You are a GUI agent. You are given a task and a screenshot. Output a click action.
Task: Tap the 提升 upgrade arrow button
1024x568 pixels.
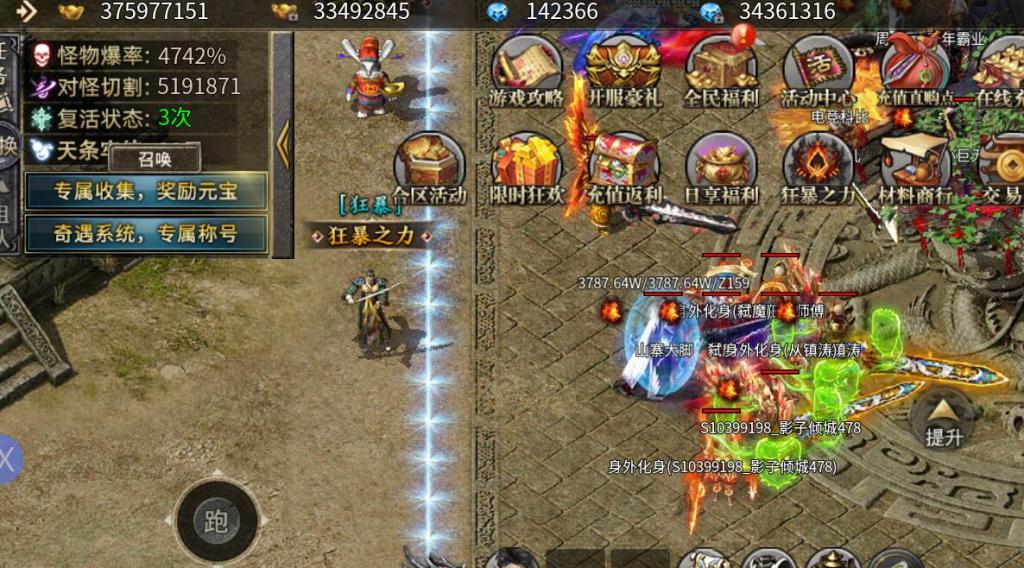944,418
